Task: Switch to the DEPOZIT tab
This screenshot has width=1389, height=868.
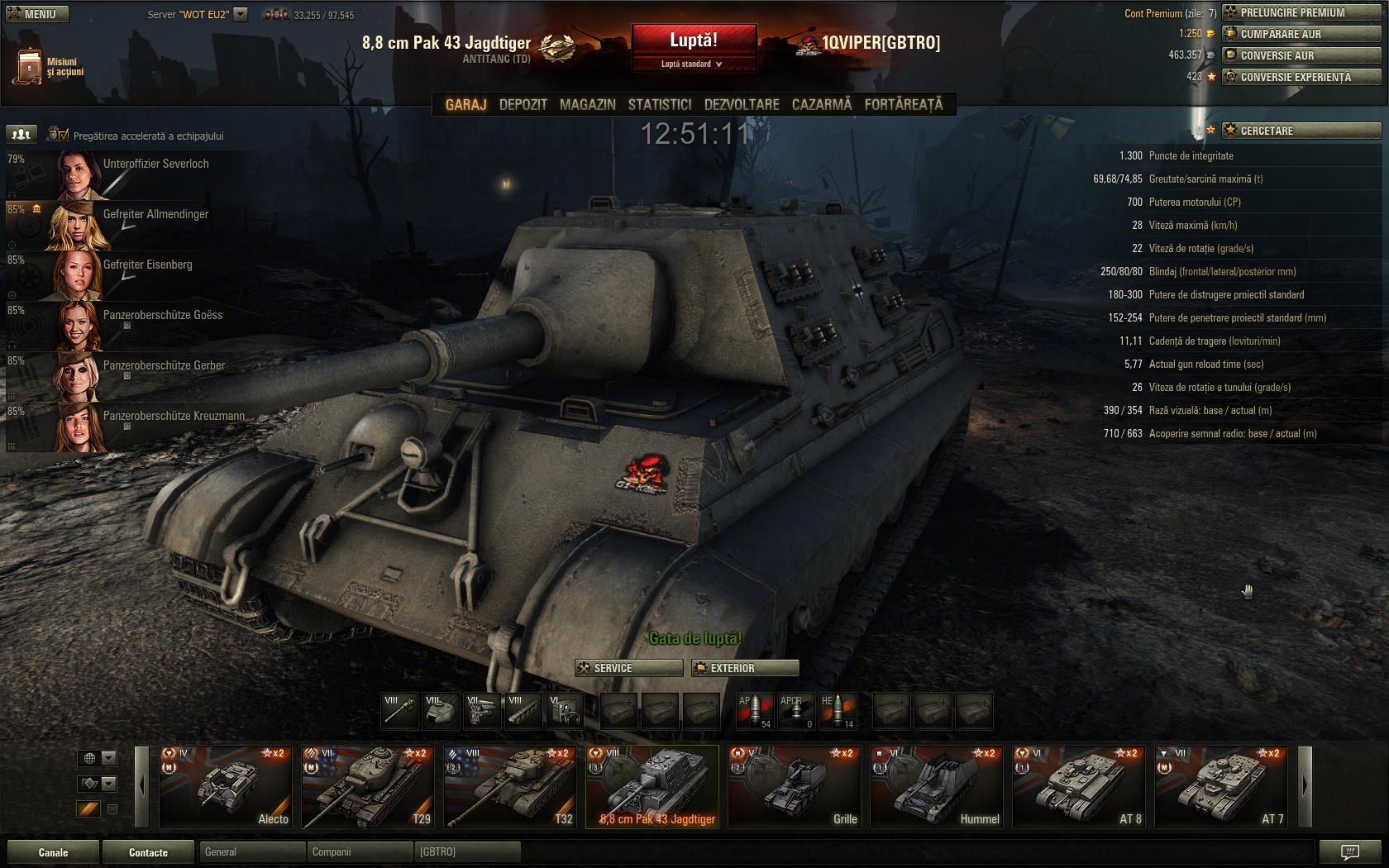Action: tap(523, 105)
